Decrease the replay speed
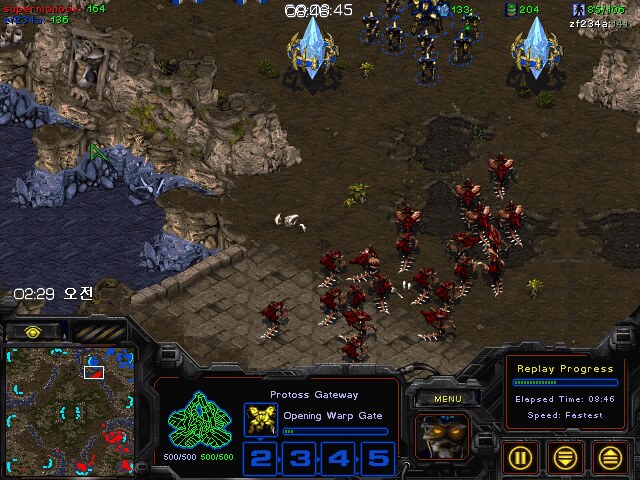The width and height of the screenshot is (640, 480). coord(566,457)
